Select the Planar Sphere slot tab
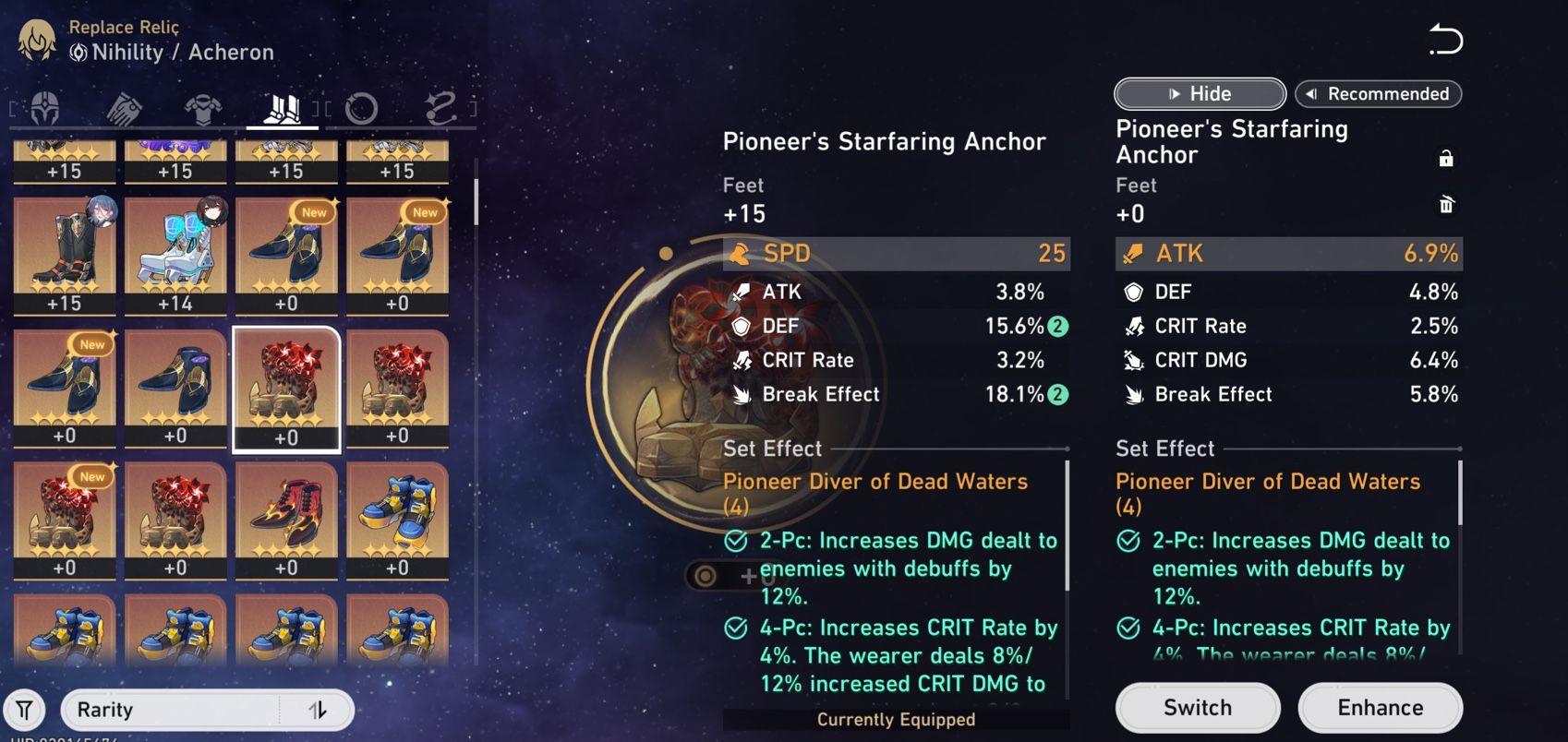Screen dimensions: 1568x742 pyautogui.click(x=364, y=109)
